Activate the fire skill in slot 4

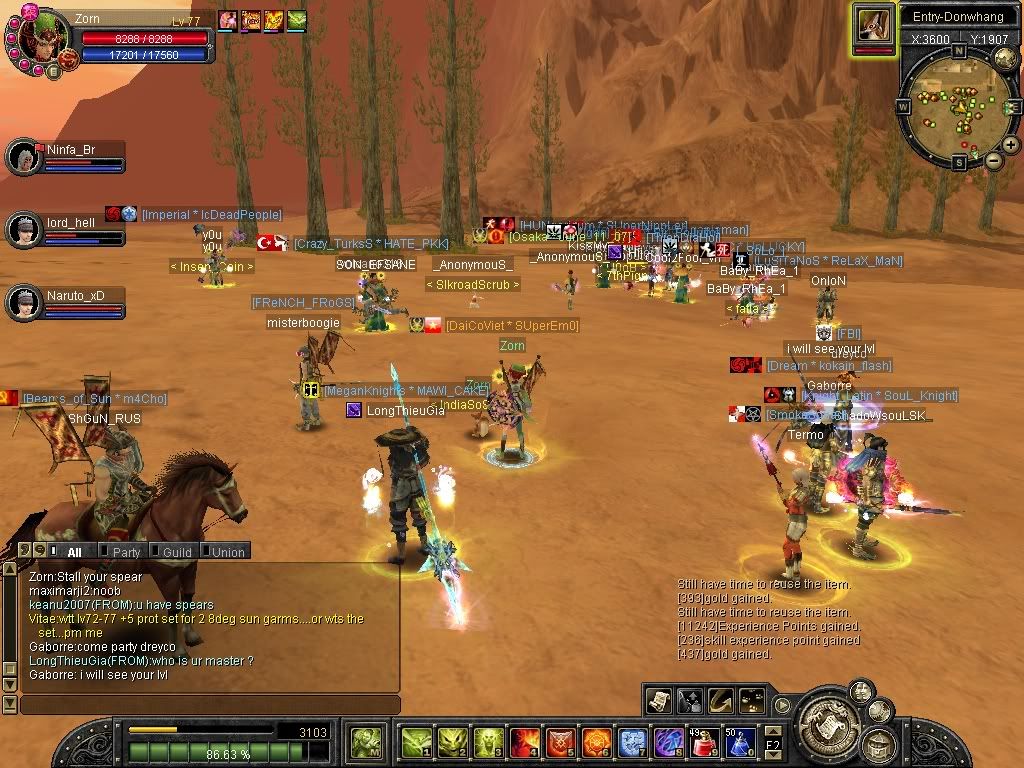click(524, 742)
